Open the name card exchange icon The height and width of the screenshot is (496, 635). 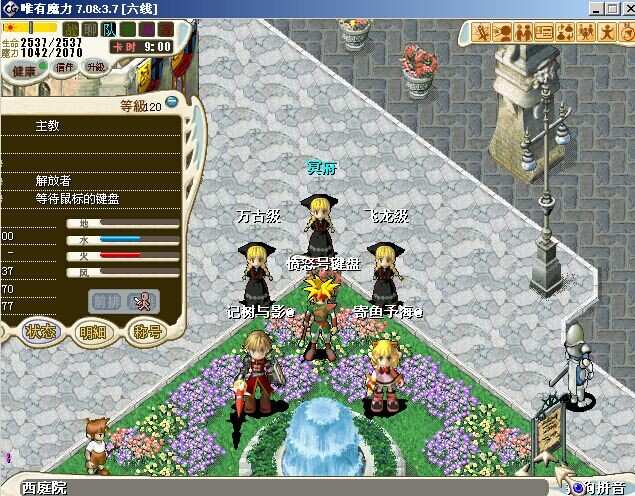coord(544,31)
